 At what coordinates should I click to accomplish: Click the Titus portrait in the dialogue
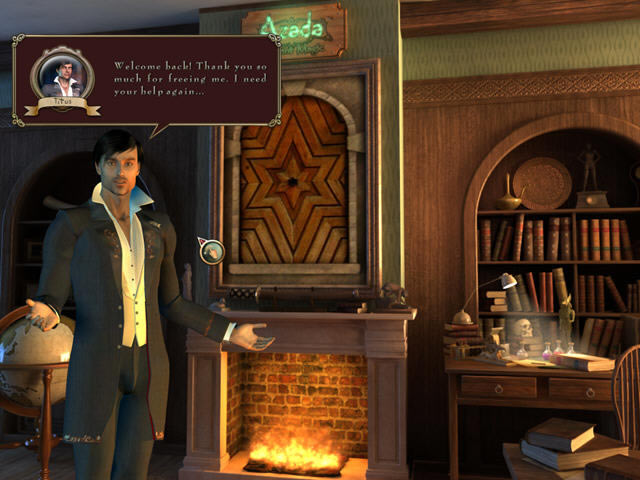[61, 75]
